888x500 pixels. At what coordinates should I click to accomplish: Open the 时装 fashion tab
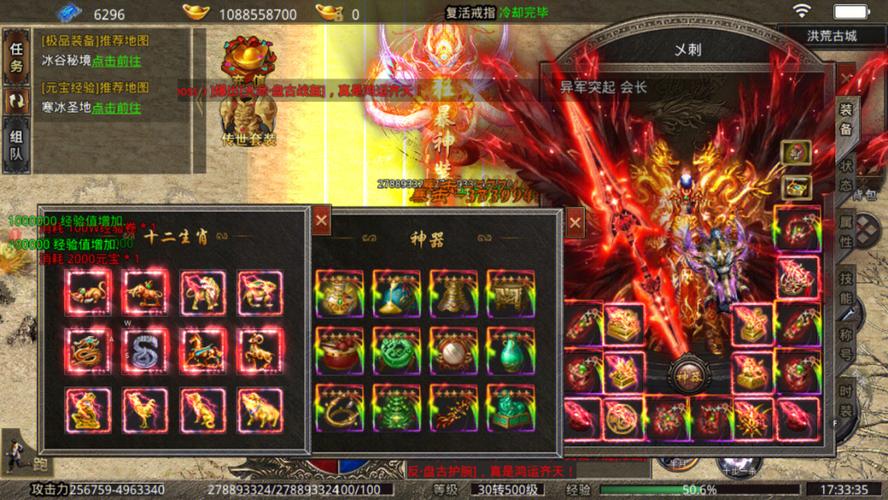tap(846, 402)
